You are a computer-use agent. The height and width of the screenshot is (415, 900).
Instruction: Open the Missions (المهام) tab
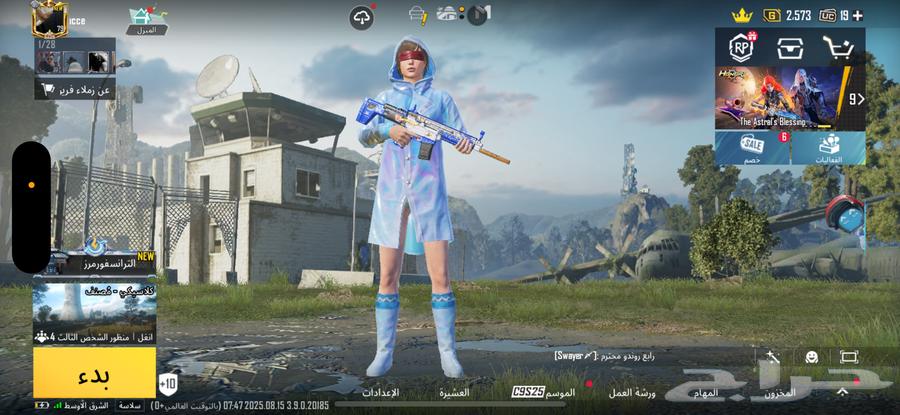tap(705, 393)
